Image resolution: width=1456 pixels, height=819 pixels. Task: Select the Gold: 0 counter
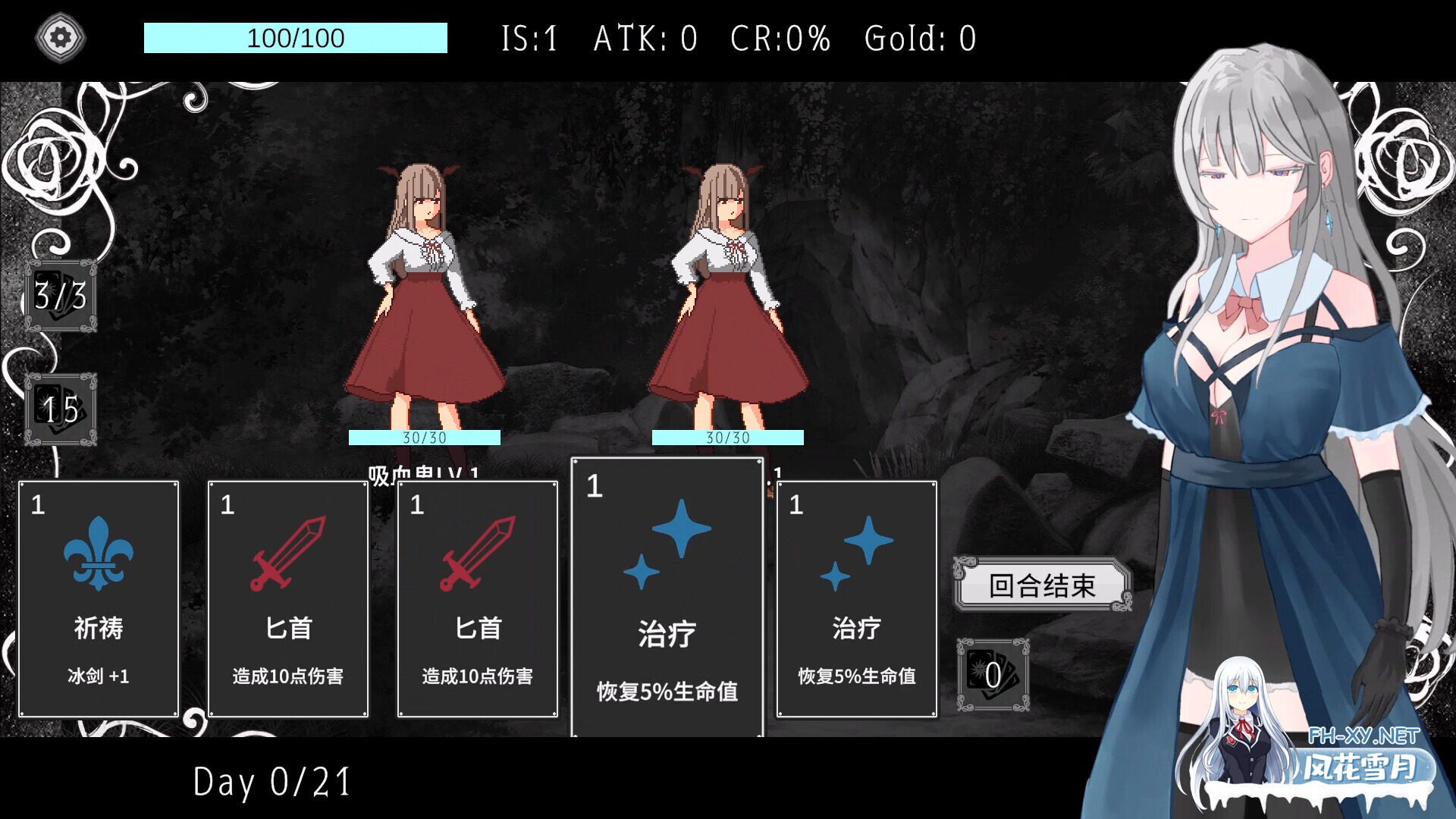[x=919, y=38]
